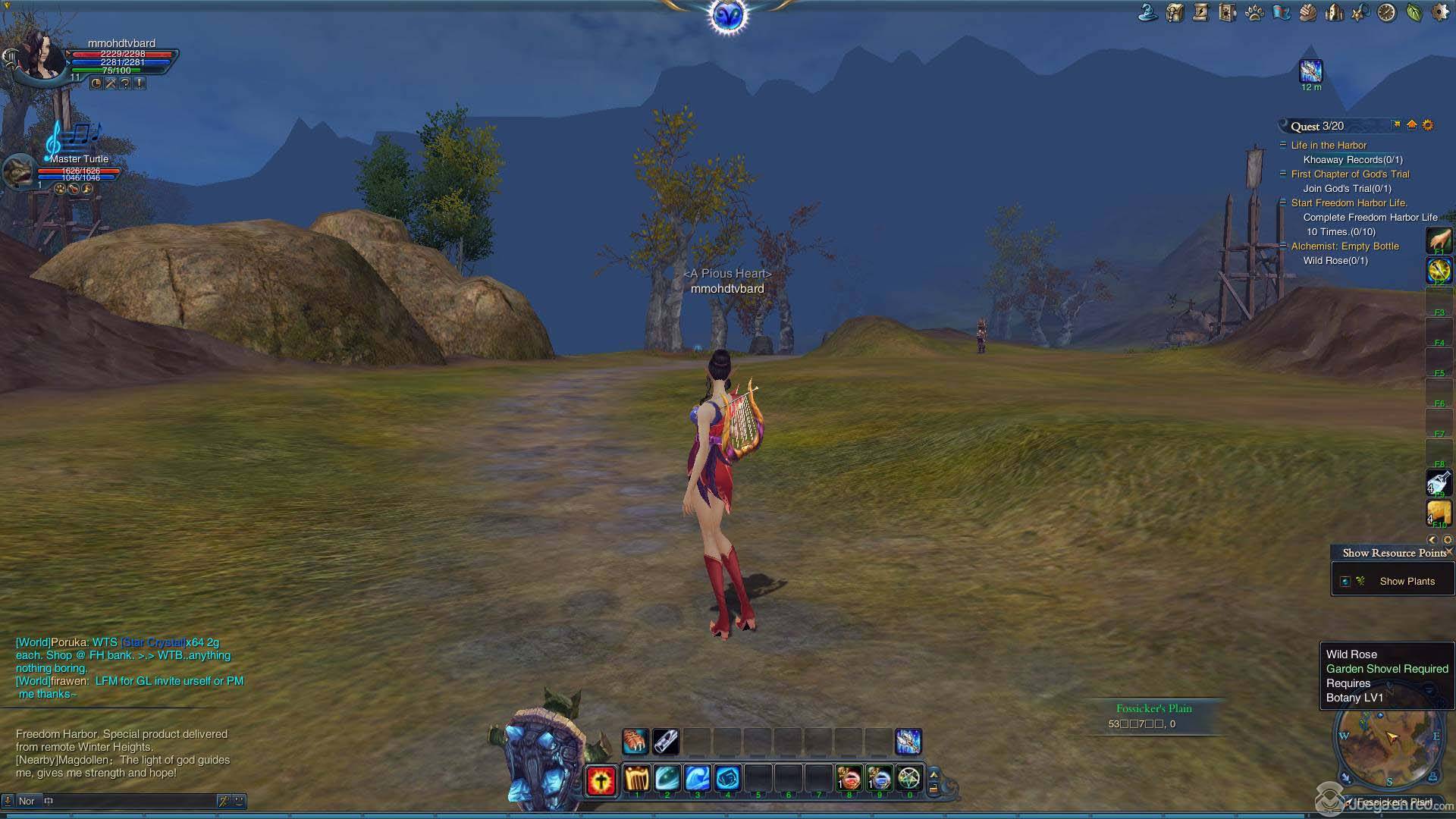Open the paw print pet menu
This screenshot has width=1456, height=819.
tap(1254, 12)
